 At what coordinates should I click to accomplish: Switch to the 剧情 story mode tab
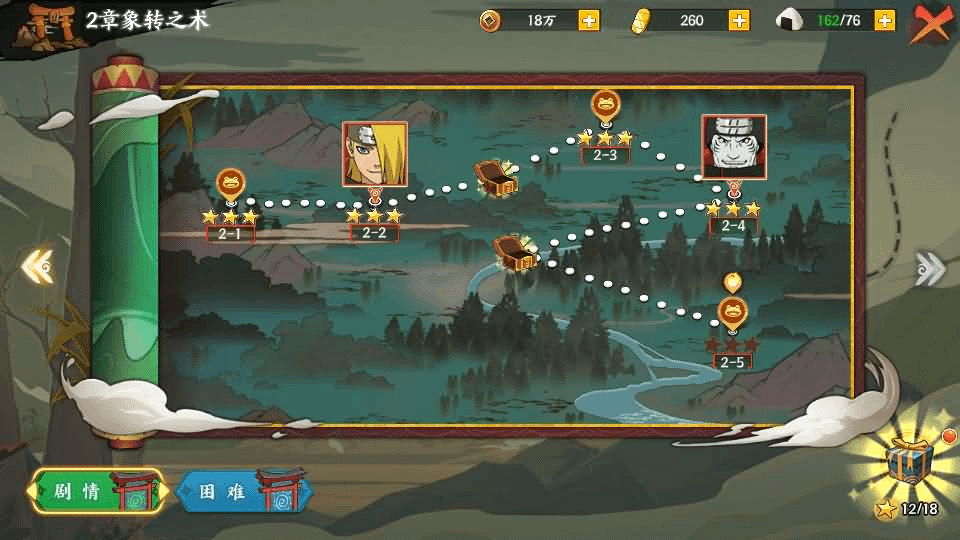[x=95, y=492]
